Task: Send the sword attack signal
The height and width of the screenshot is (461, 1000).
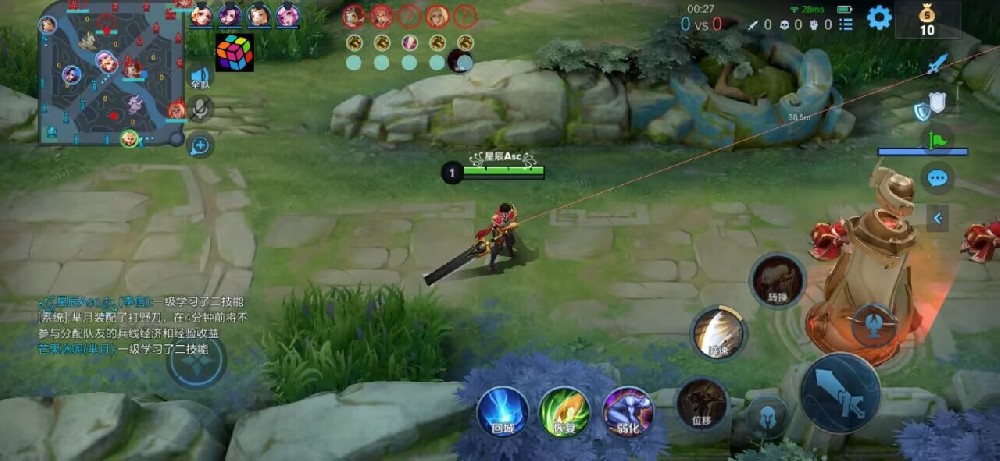Action: pos(936,65)
